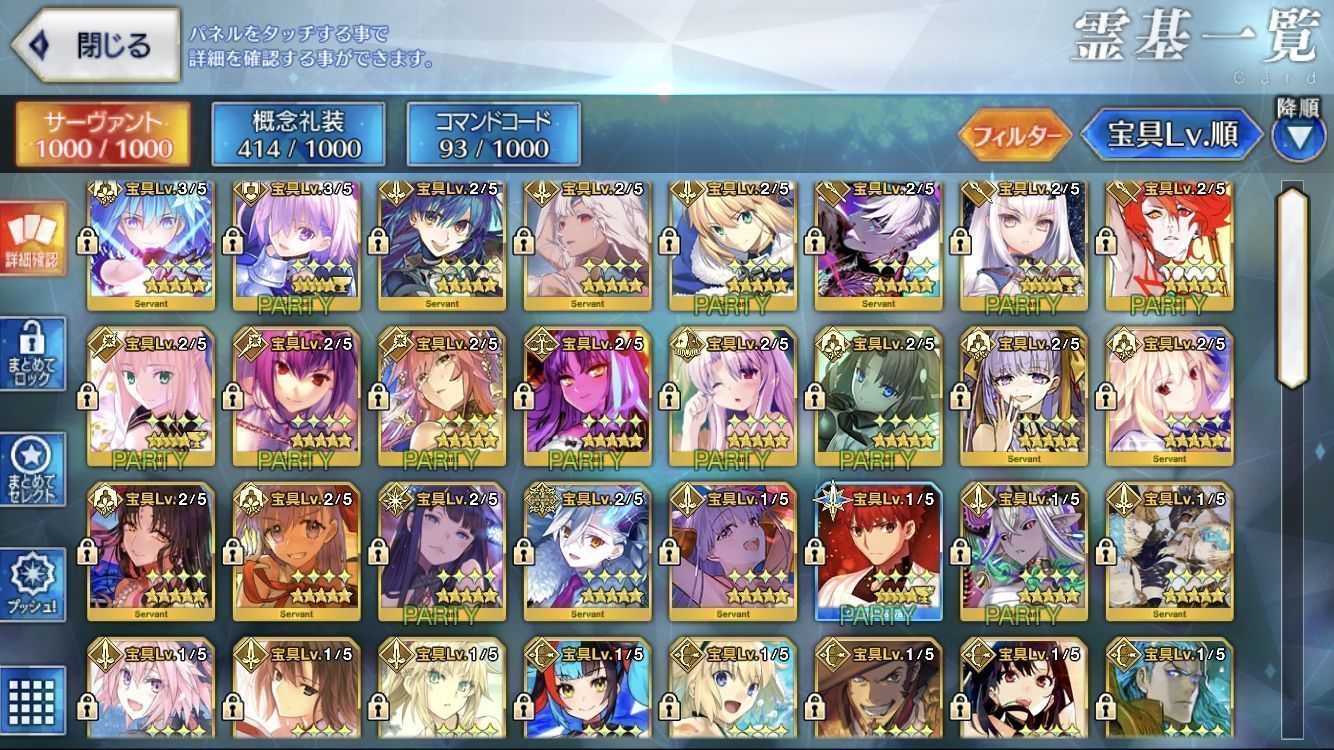Choose the lavender-haired shielder servant card
This screenshot has width=1334, height=750.
coord(296,240)
